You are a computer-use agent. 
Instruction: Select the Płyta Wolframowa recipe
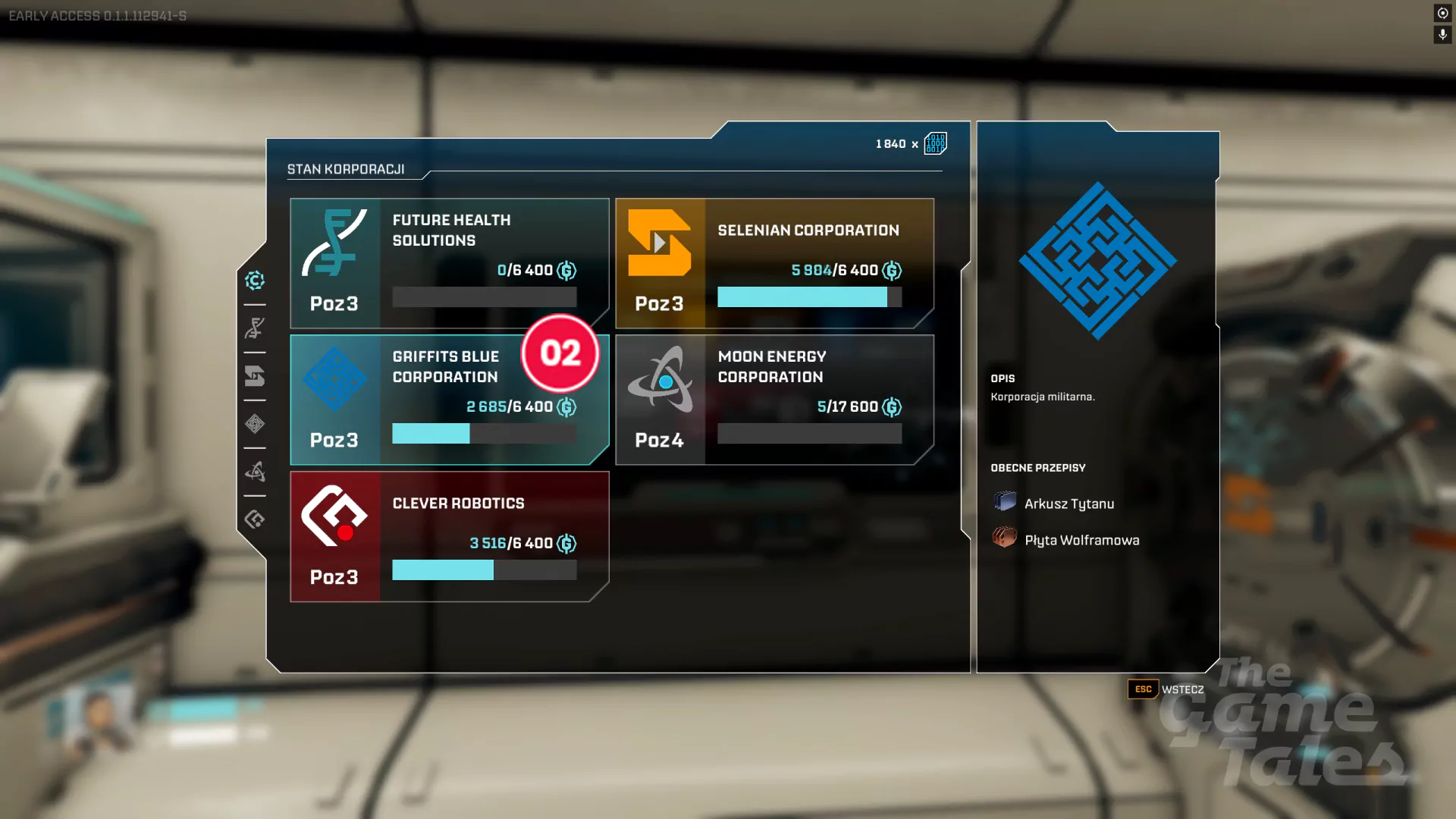point(1081,540)
